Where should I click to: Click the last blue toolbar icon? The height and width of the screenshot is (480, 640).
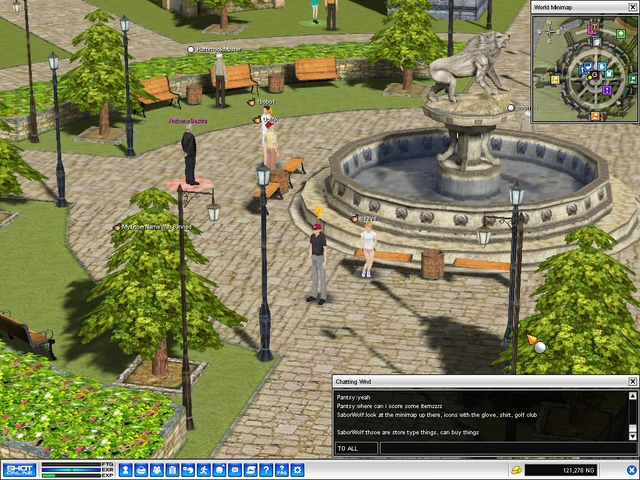click(299, 470)
